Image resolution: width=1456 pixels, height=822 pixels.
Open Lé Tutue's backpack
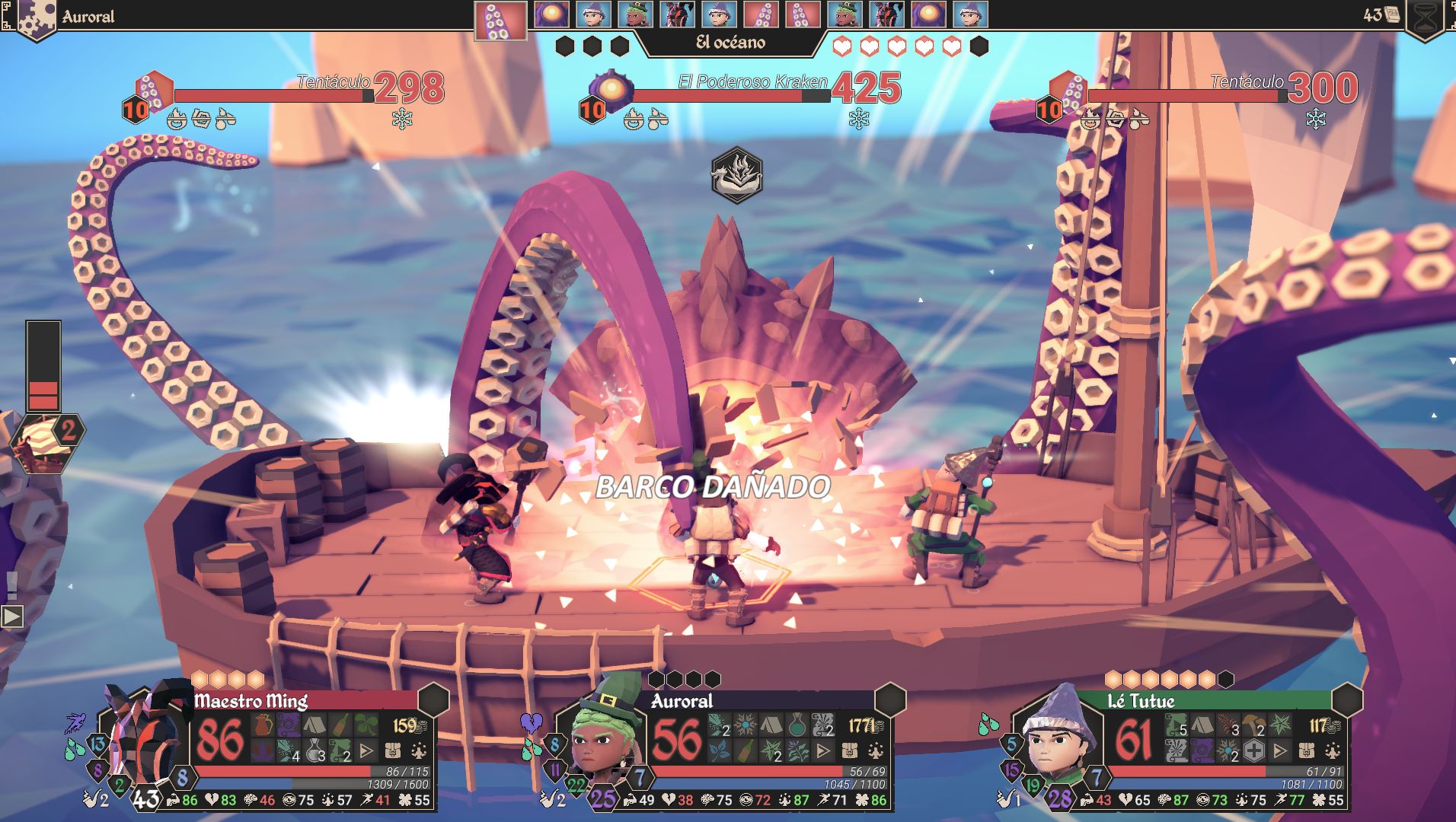(1306, 751)
